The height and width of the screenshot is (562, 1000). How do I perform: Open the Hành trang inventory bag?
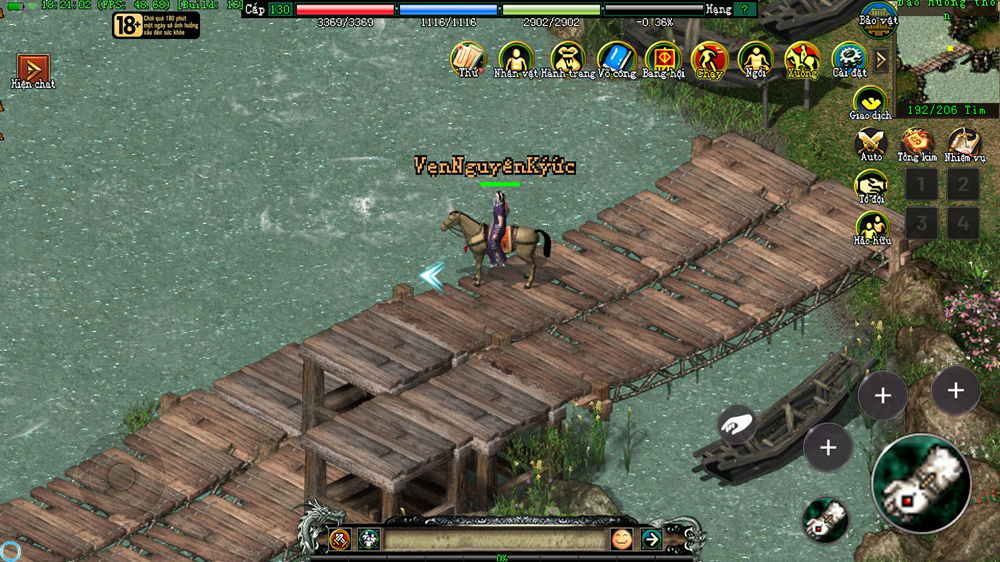coord(568,58)
